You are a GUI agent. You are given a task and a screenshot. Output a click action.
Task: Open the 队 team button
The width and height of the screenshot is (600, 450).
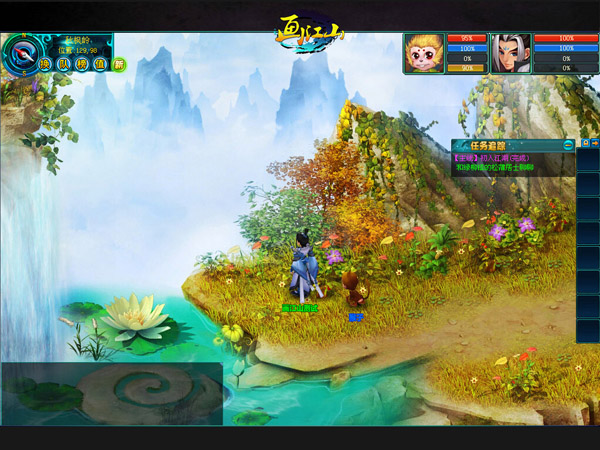pos(63,64)
